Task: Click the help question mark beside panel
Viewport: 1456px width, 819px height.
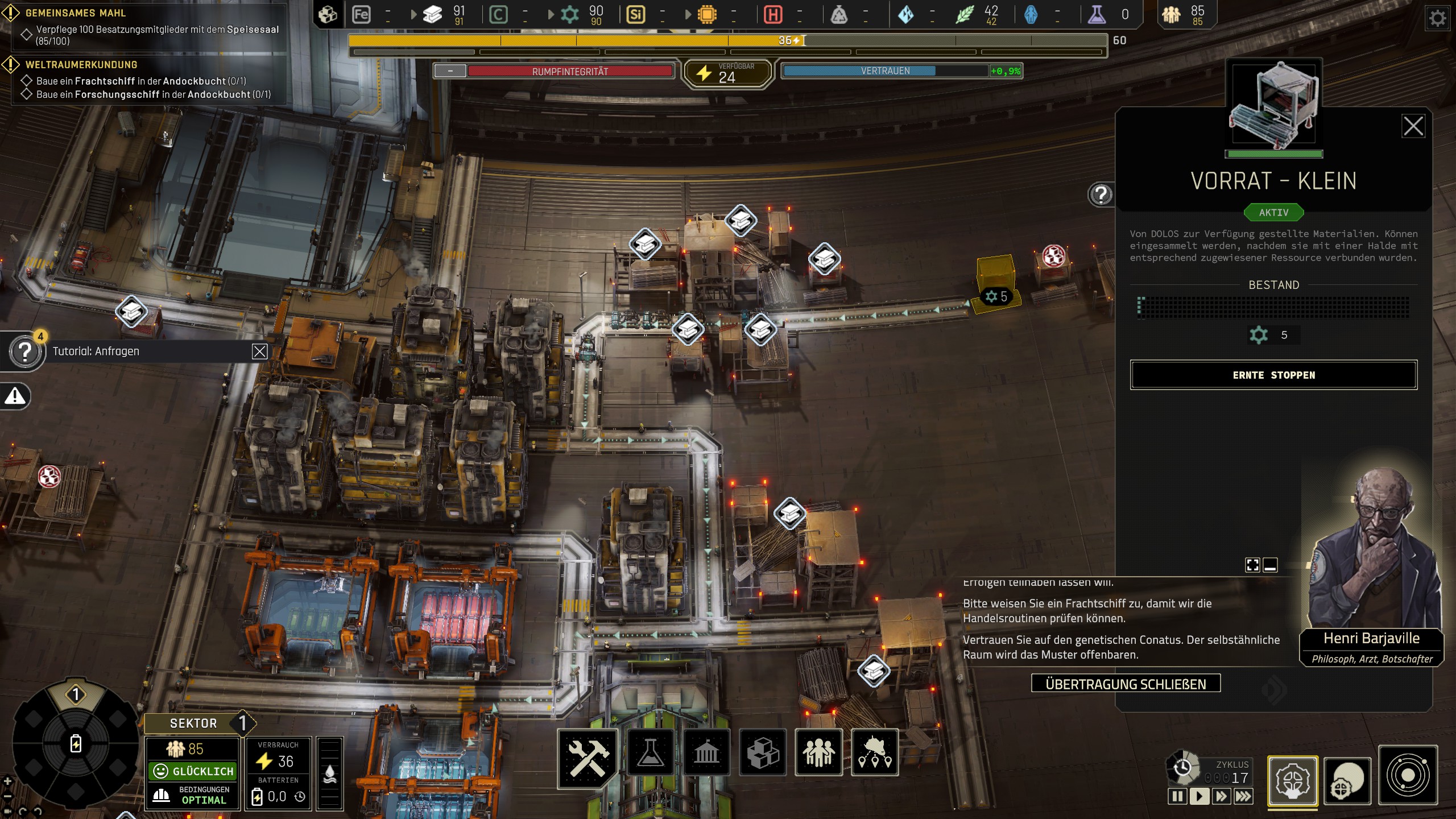Action: coord(1101,195)
